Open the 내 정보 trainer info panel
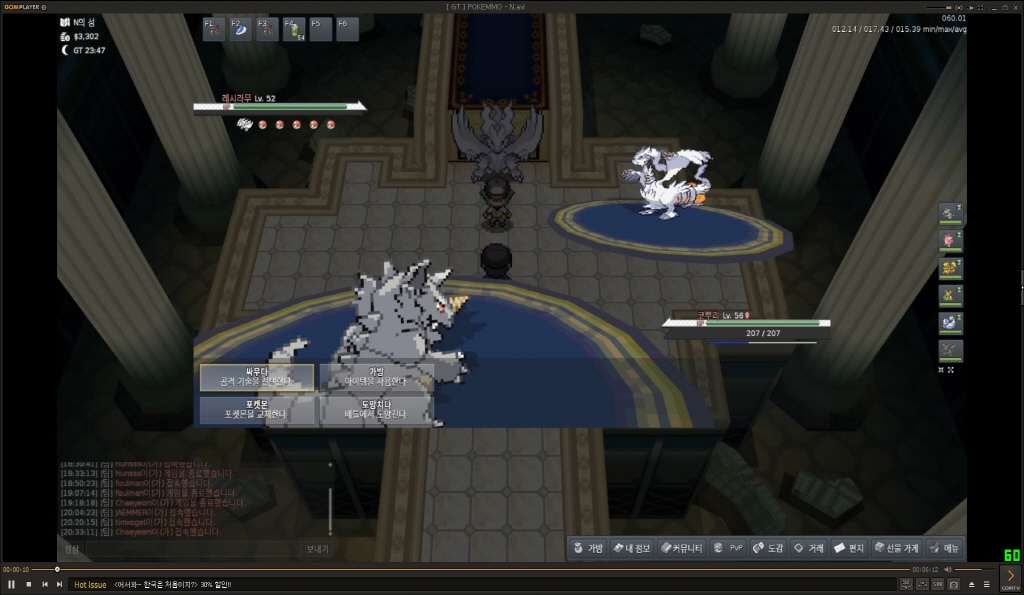The width and height of the screenshot is (1024, 595). click(631, 548)
